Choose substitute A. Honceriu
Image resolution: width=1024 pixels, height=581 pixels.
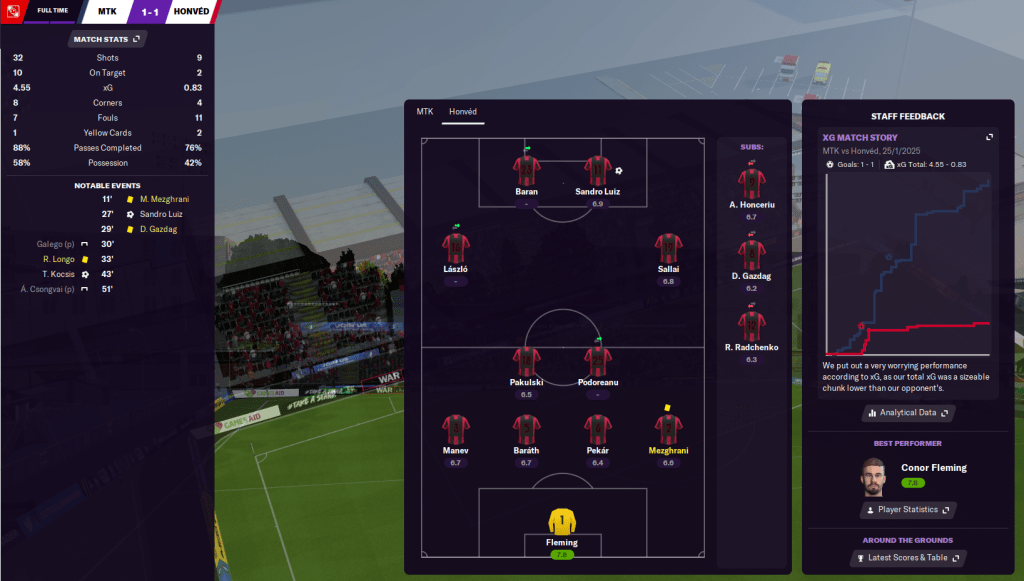click(x=751, y=185)
